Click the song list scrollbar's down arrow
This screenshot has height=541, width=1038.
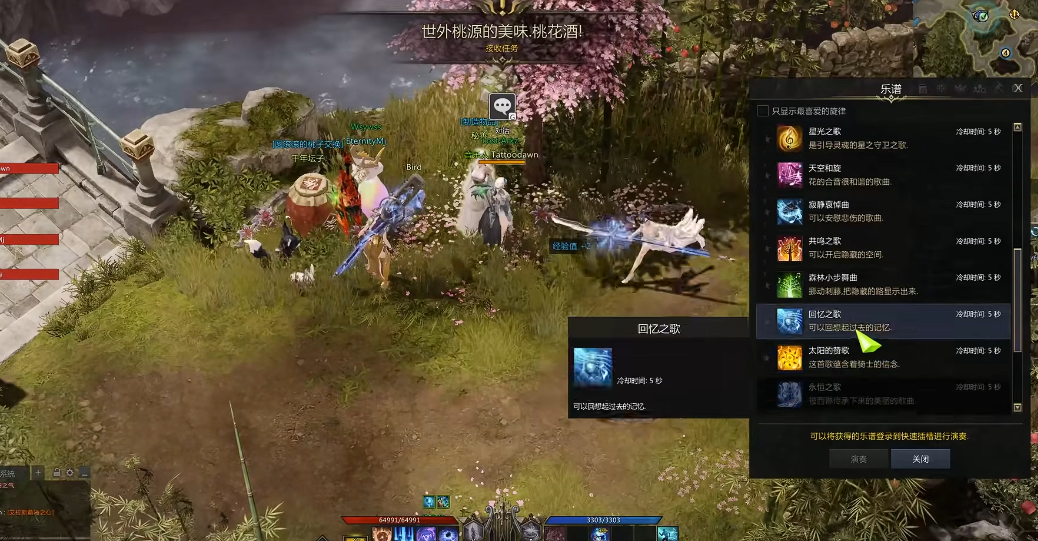tap(1018, 408)
